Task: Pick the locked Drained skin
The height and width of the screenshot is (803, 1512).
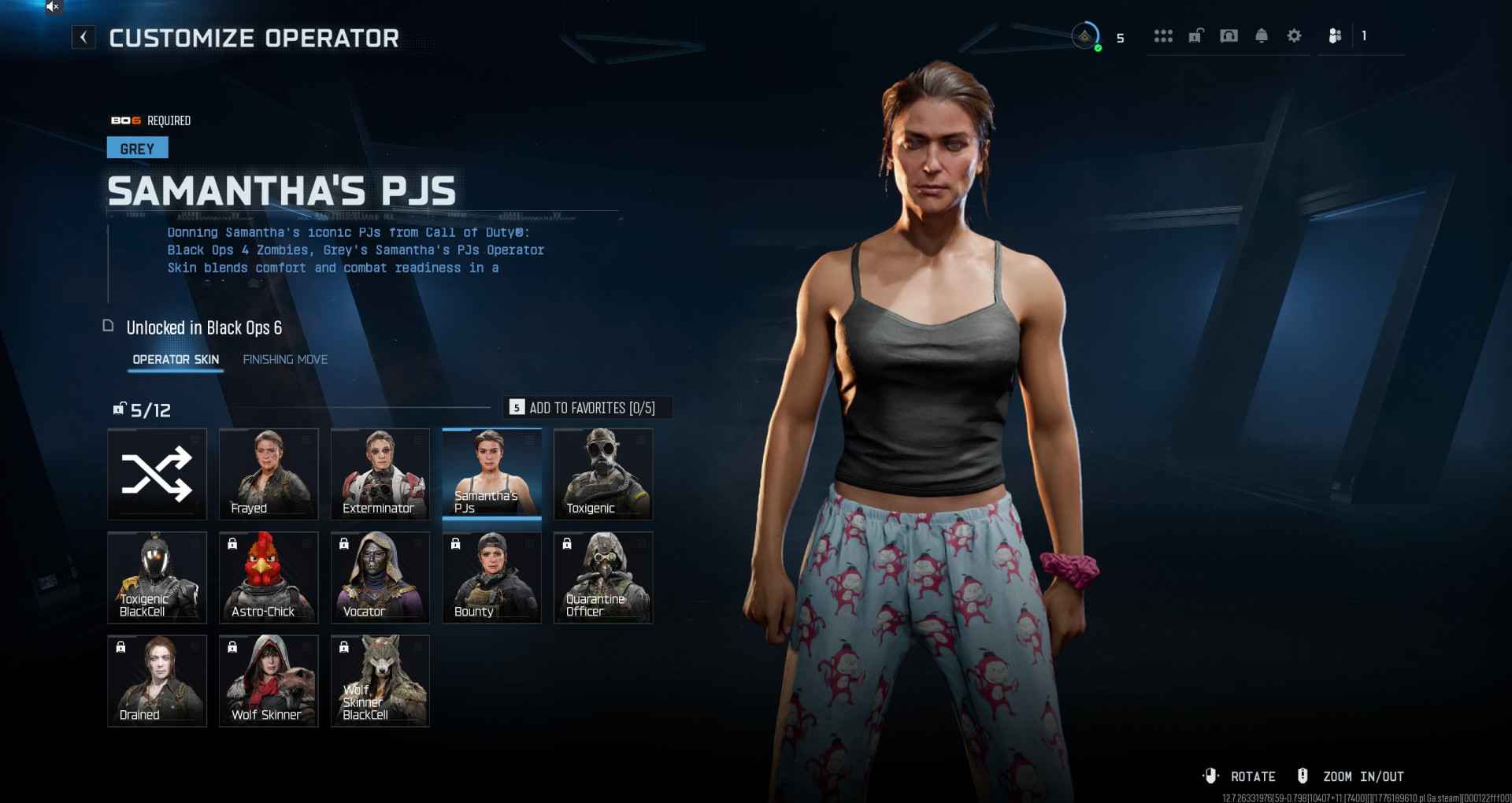Action: [x=157, y=680]
